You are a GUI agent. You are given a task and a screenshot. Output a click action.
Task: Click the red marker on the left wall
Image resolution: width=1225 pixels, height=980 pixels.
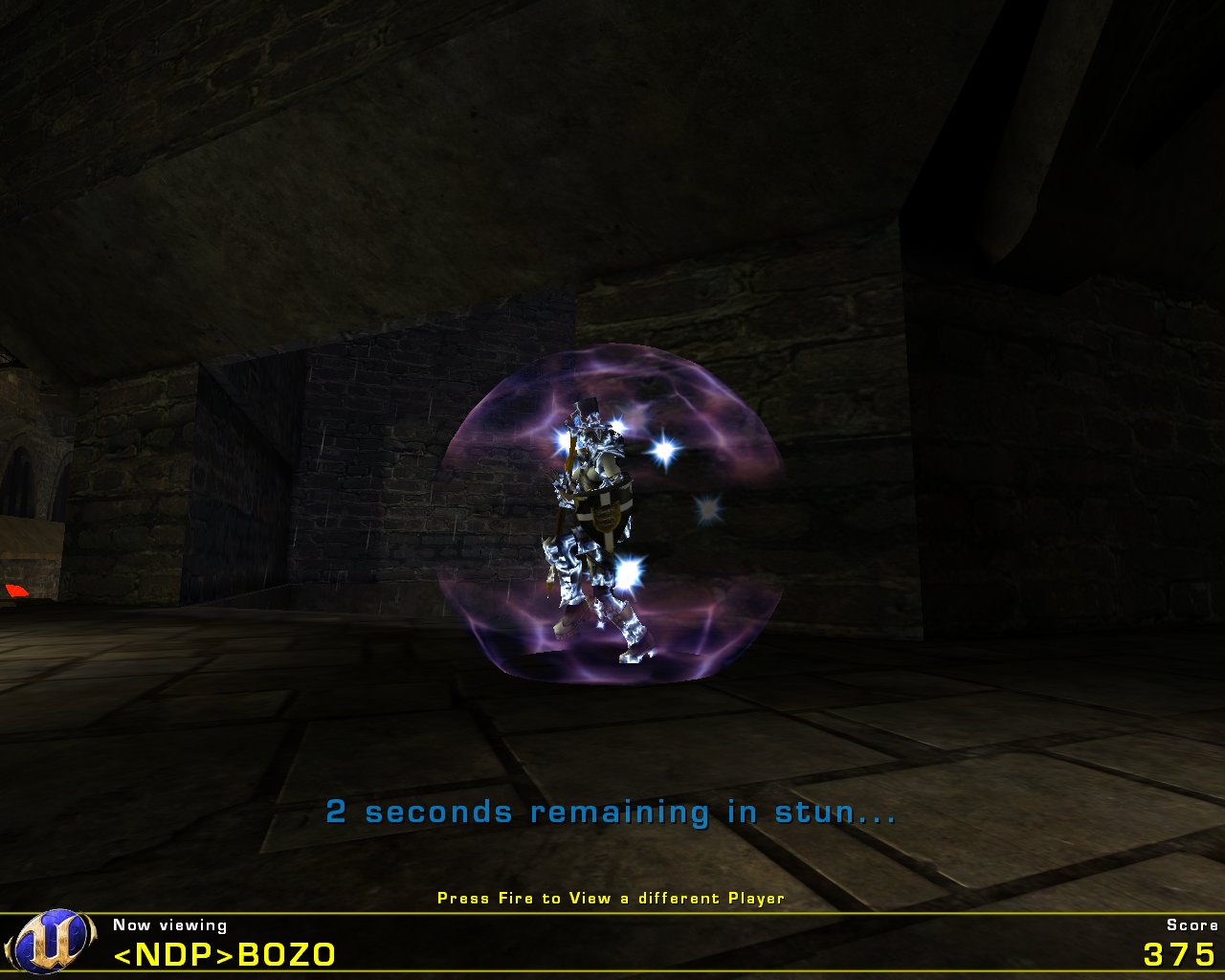click(x=17, y=590)
